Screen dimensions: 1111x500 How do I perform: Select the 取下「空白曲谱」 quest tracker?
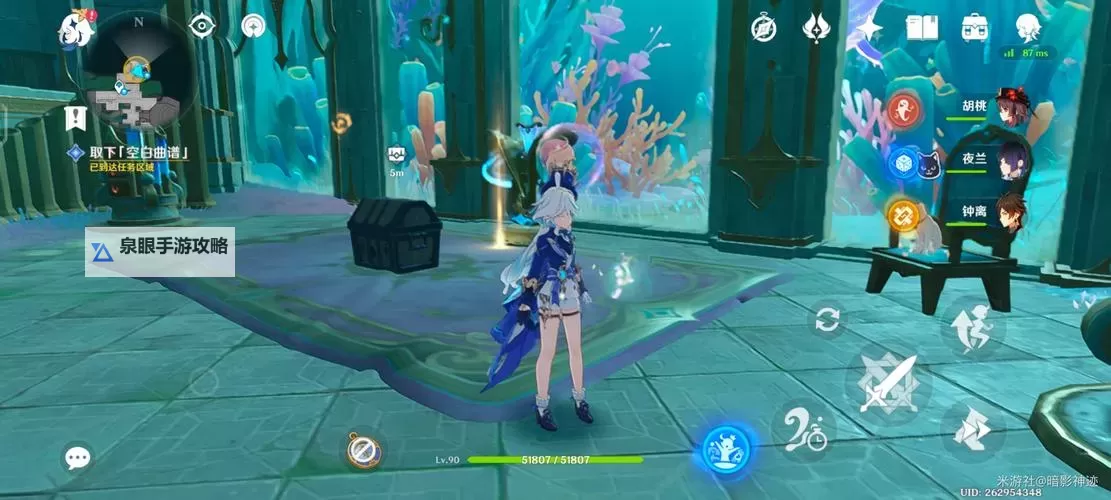pyautogui.click(x=138, y=153)
